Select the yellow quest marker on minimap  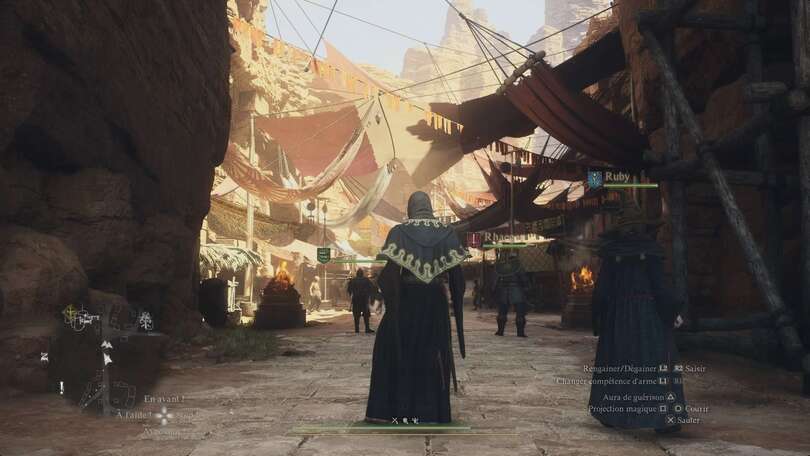tap(70, 313)
